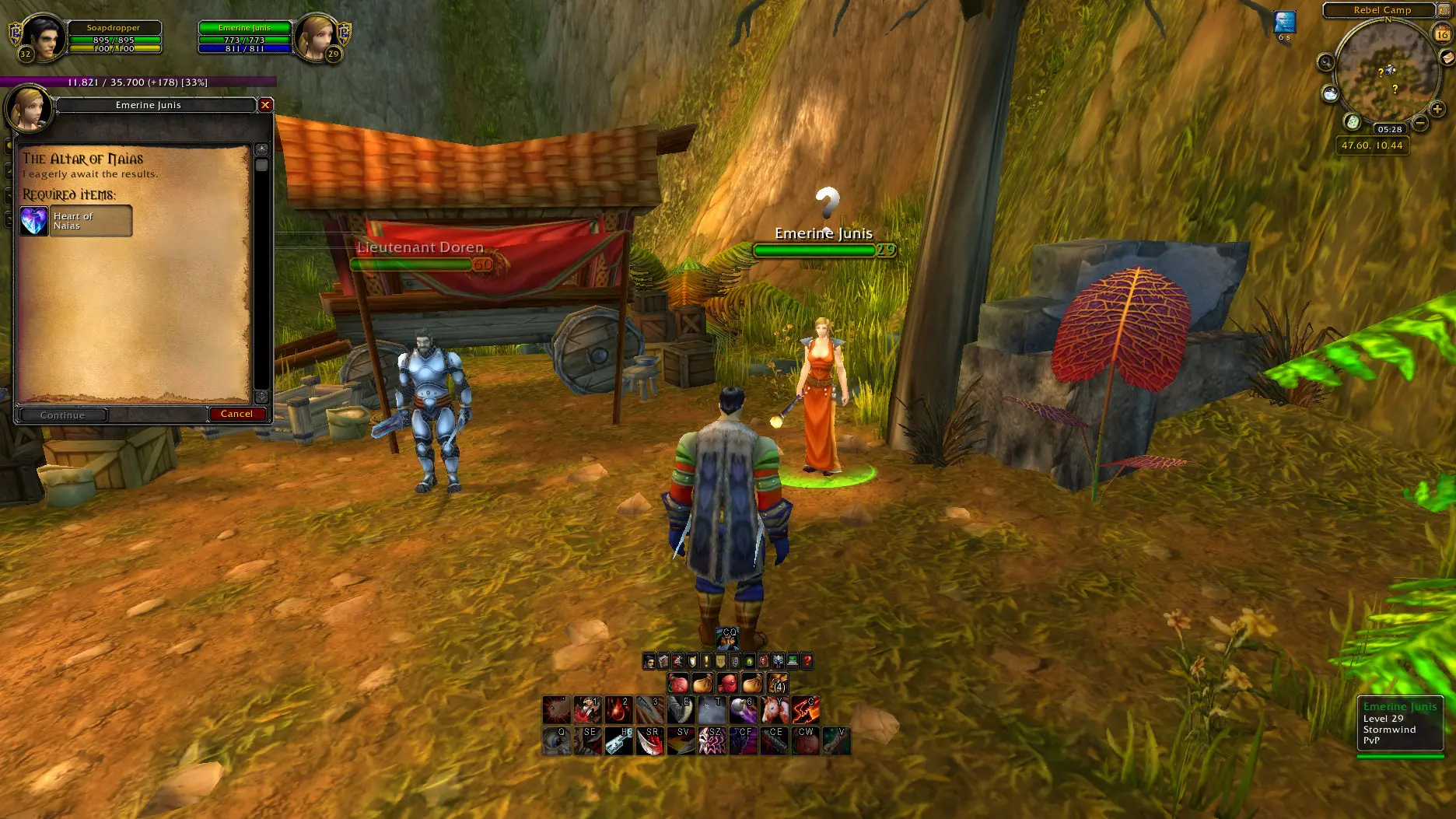
Task: Click the blue buff icon with 6s timer
Action: (x=1284, y=22)
